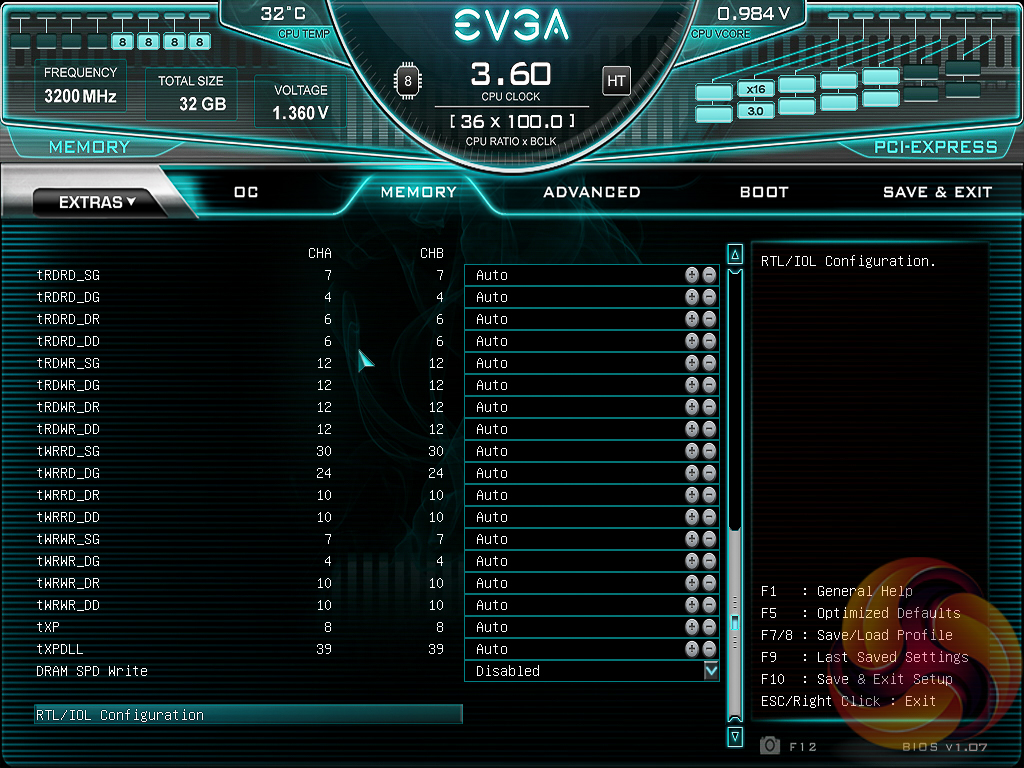Increase the tWRRD_SG timing with plus
The height and width of the screenshot is (768, 1024).
[x=692, y=451]
